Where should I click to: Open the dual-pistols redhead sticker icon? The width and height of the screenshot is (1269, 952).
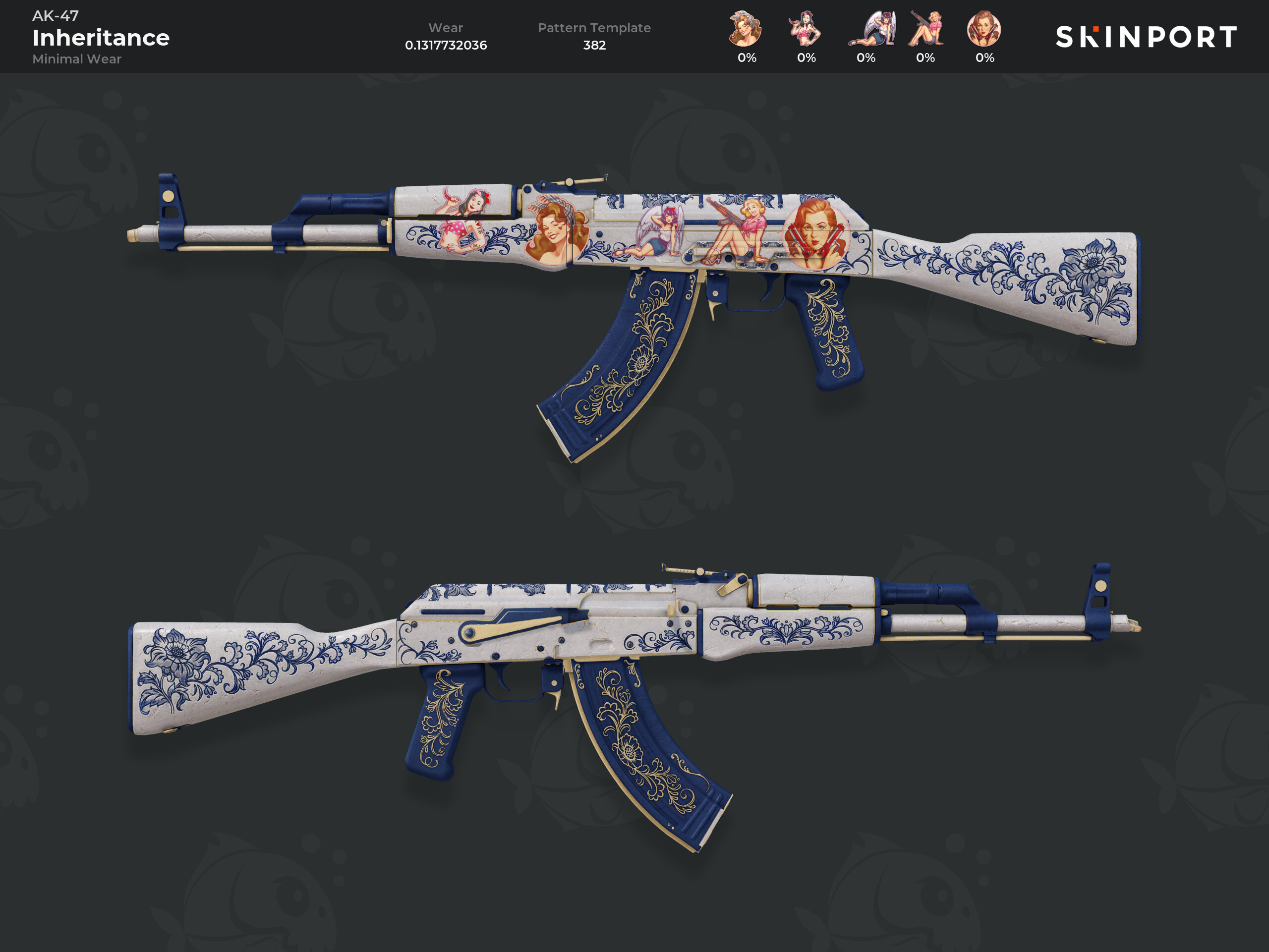984,29
